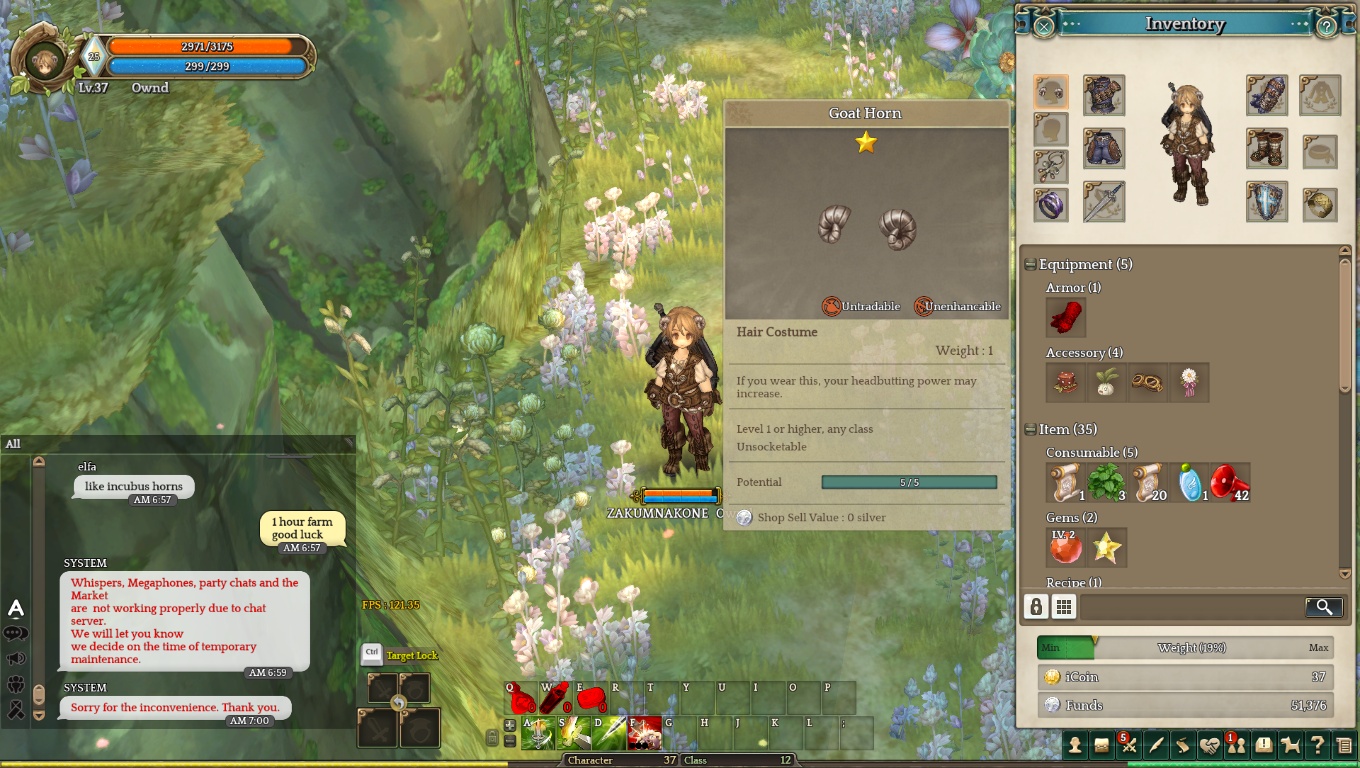
Task: Collapse the Equipment category
Action: (1030, 264)
